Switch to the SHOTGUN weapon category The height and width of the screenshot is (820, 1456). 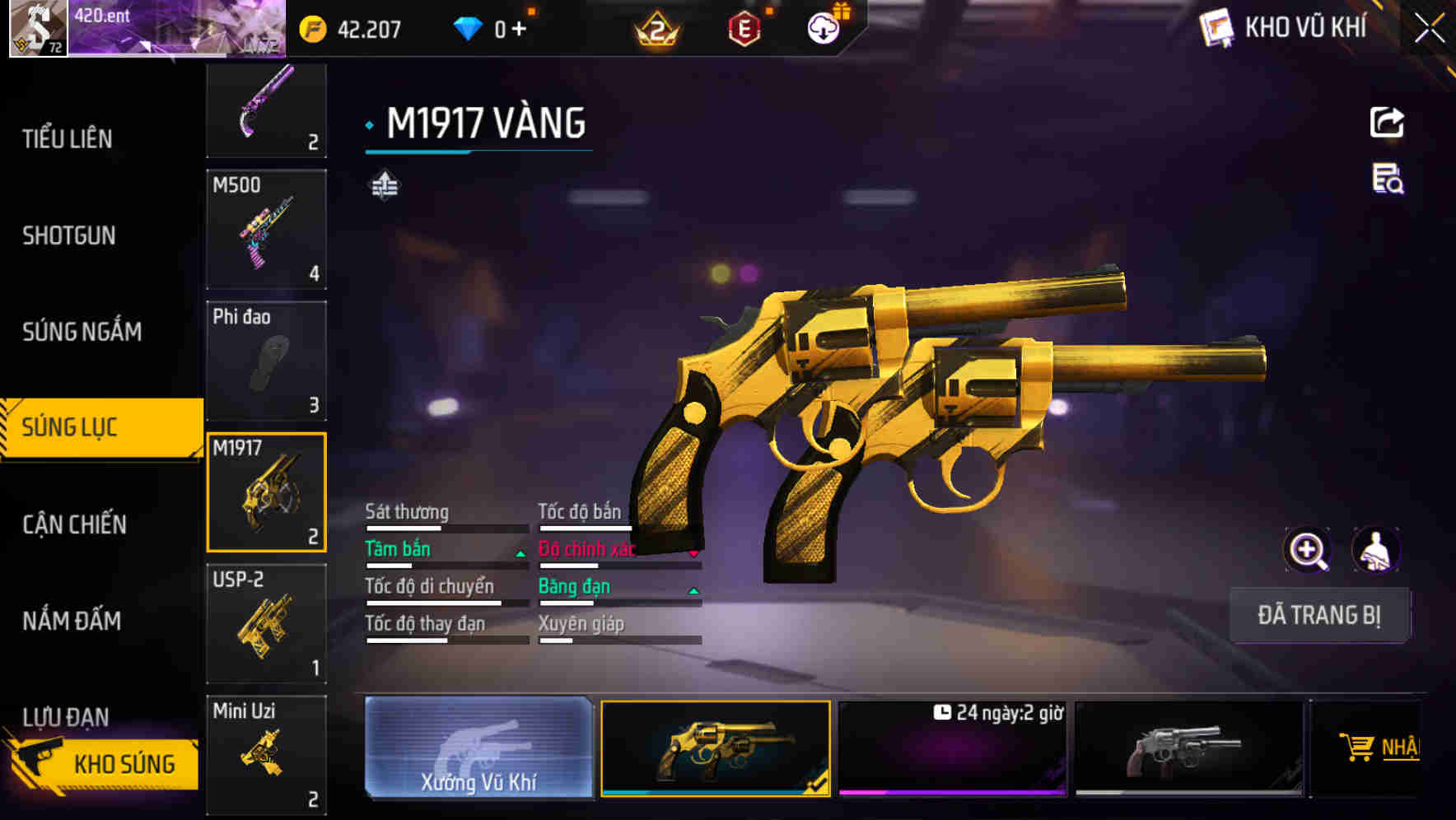[x=68, y=236]
